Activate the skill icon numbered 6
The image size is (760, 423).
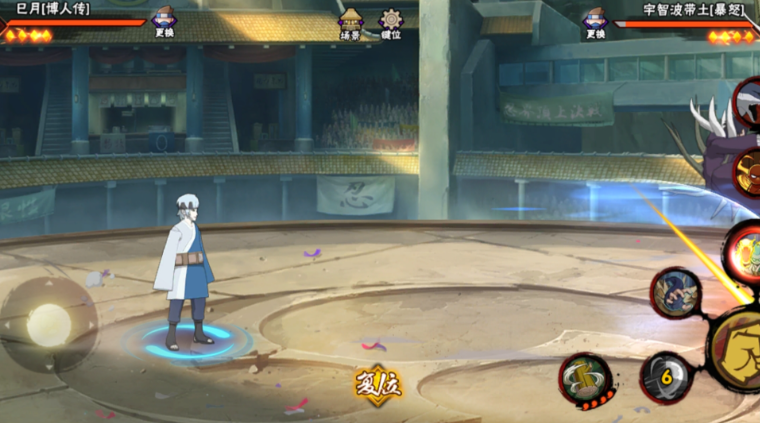tap(665, 378)
